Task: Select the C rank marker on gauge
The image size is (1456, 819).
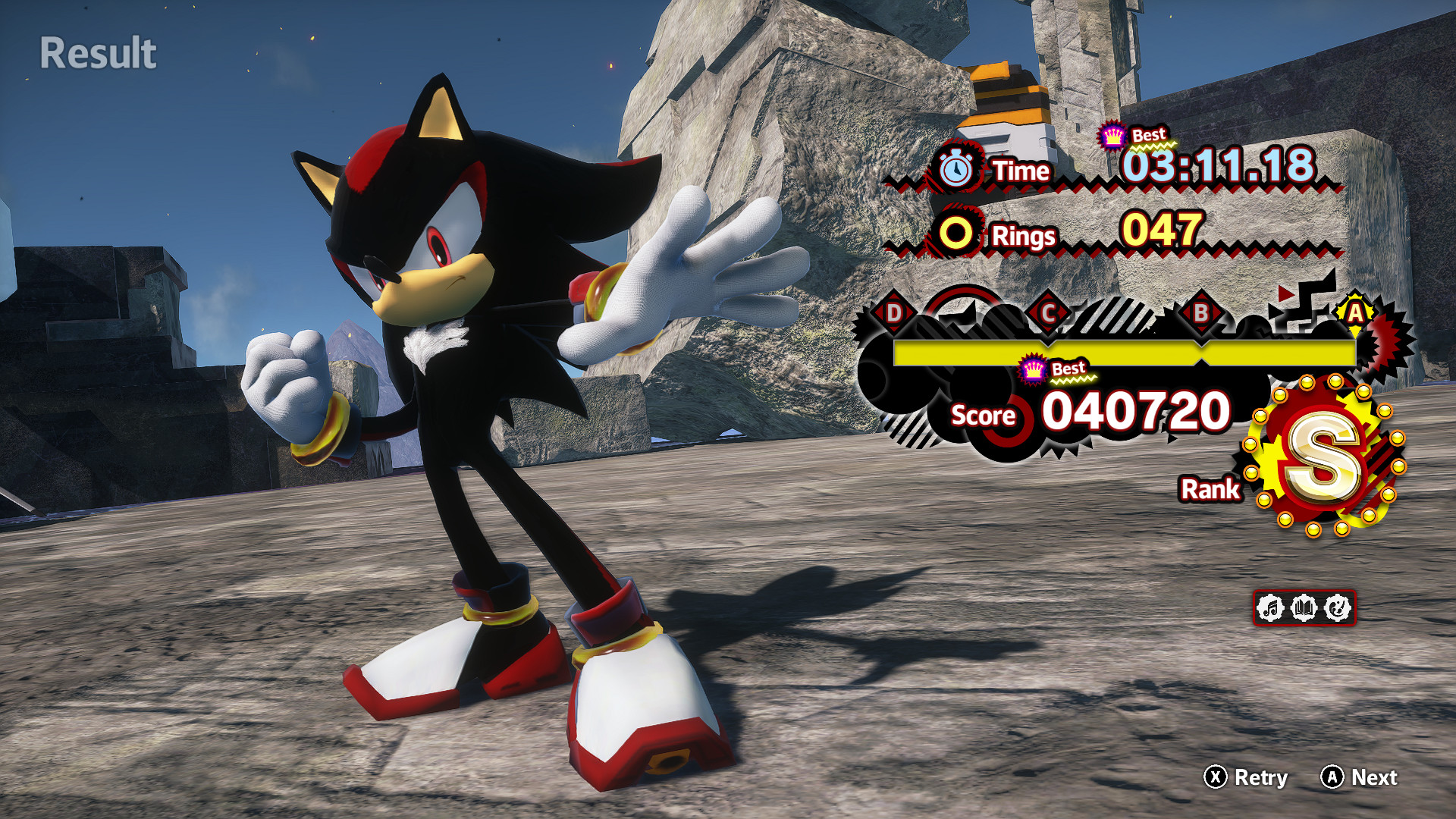Action: point(1049,312)
